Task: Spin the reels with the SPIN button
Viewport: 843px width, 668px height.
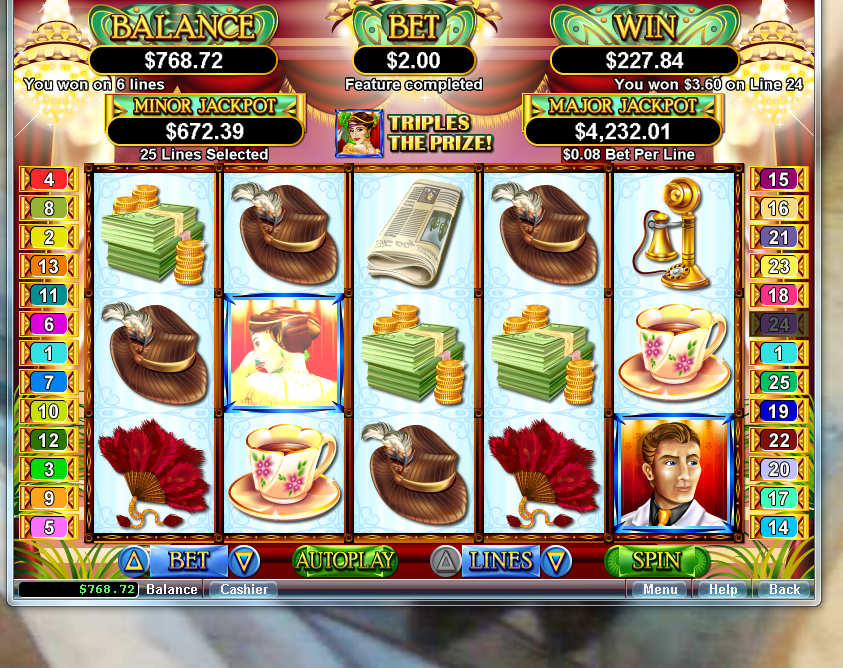Action: [657, 561]
